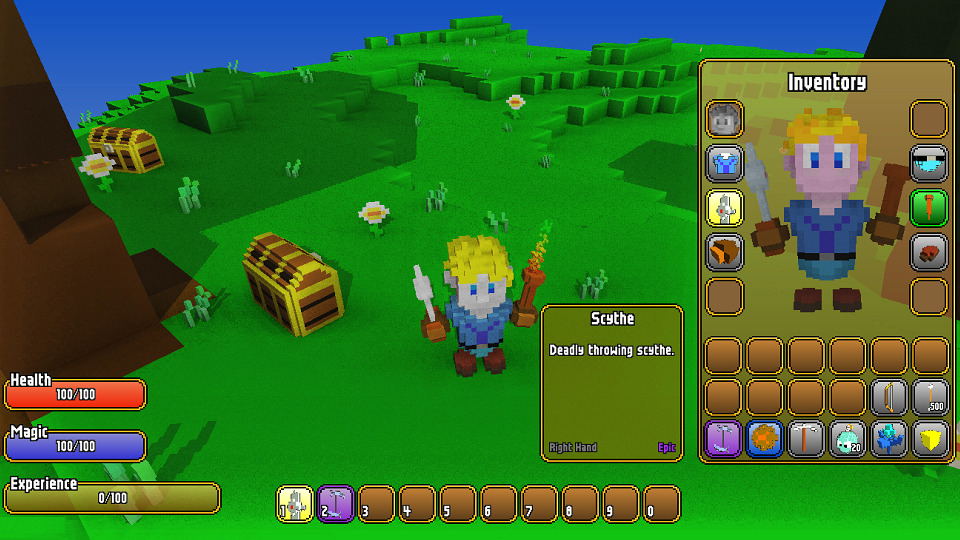Select the wooden bow inventory slot

coord(889,397)
